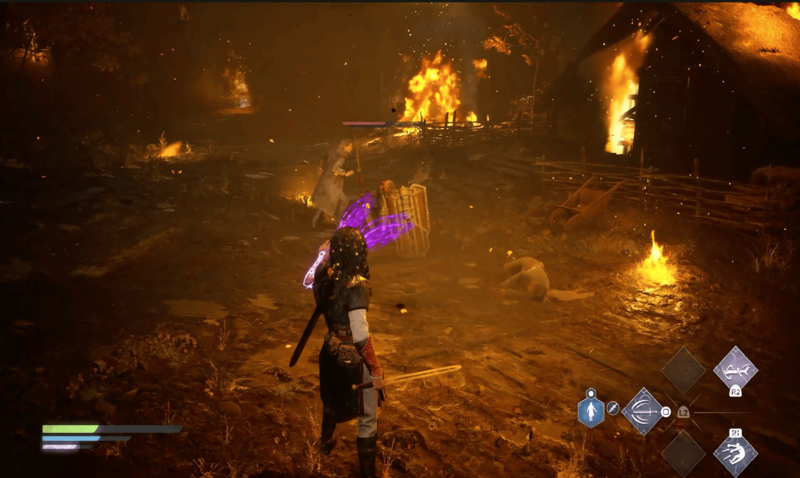Screen dimensions: 800x478
Task: Activate the sword slash ability diamond
Action: click(641, 411)
